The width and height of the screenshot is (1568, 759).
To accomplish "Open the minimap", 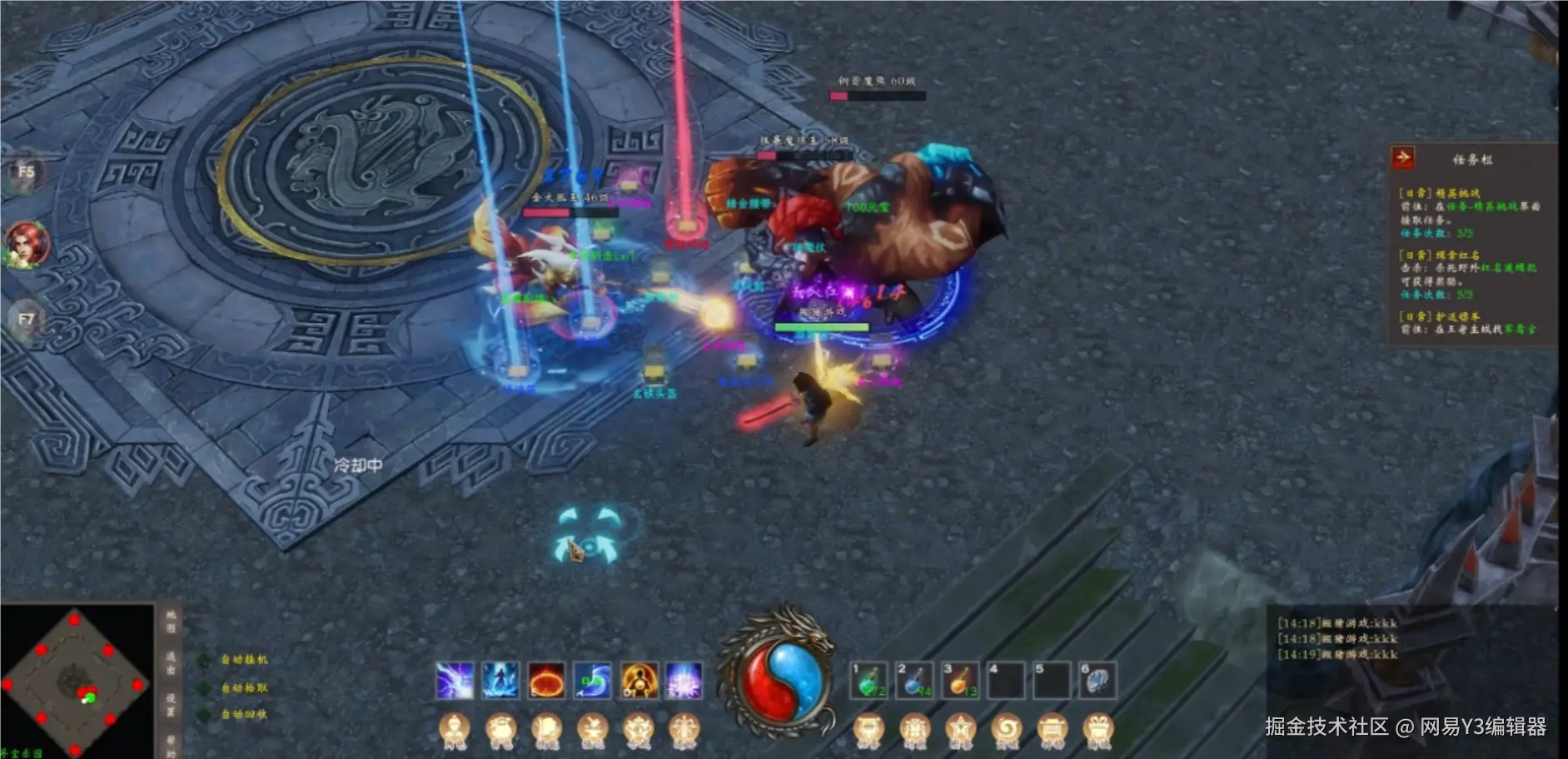I will [x=75, y=682].
